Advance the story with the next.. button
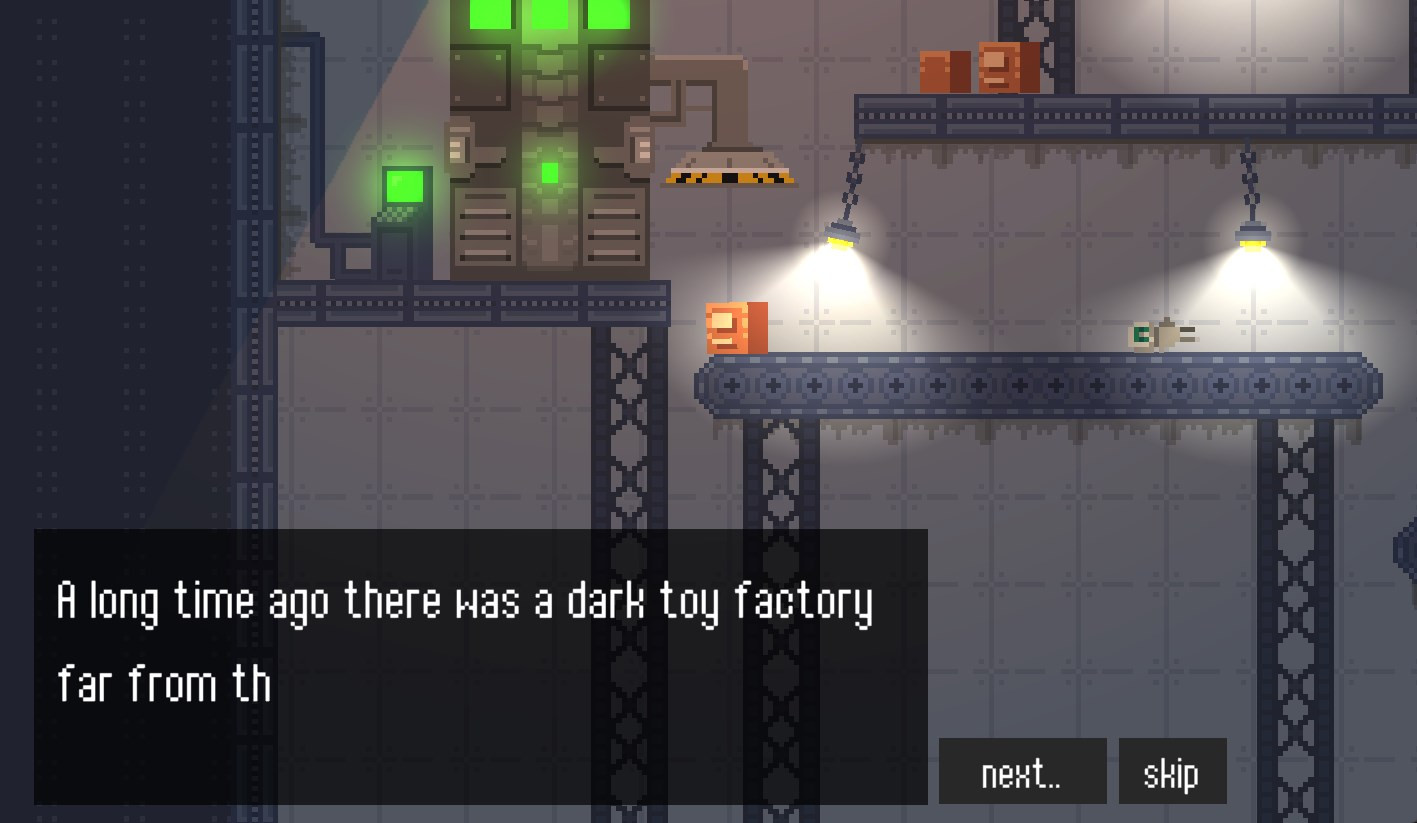The width and height of the screenshot is (1417, 823). click(1022, 772)
